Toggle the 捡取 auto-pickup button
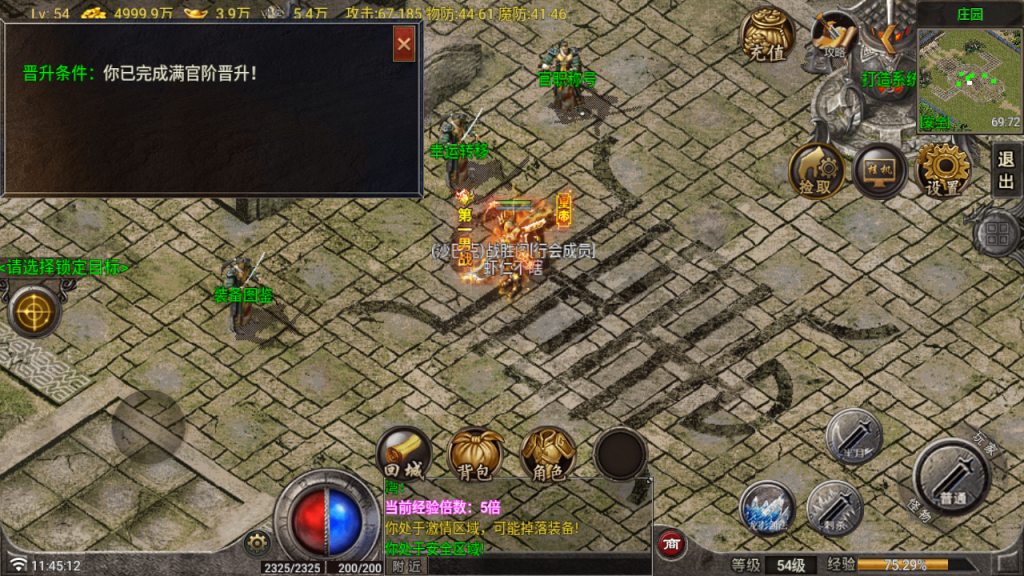The height and width of the screenshot is (576, 1024). click(x=816, y=170)
